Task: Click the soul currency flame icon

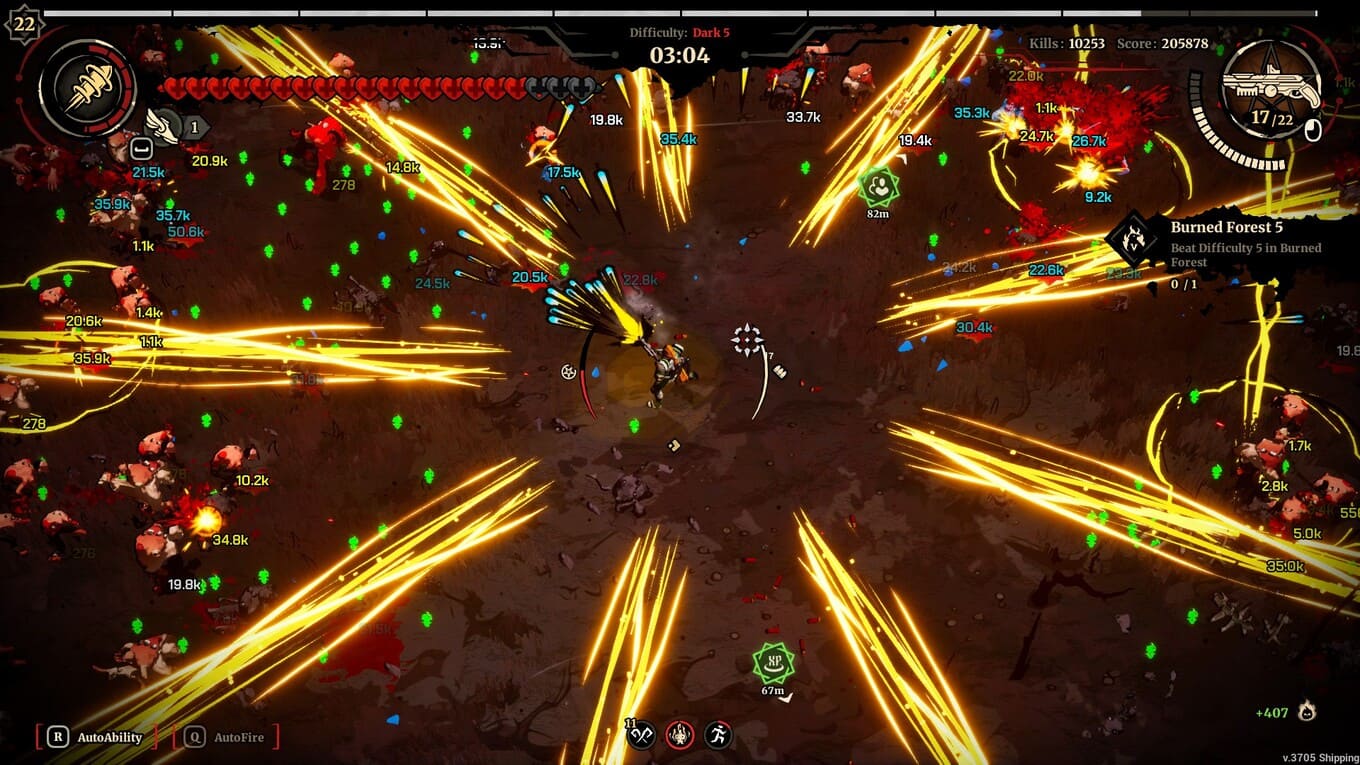Action: (x=1305, y=711)
